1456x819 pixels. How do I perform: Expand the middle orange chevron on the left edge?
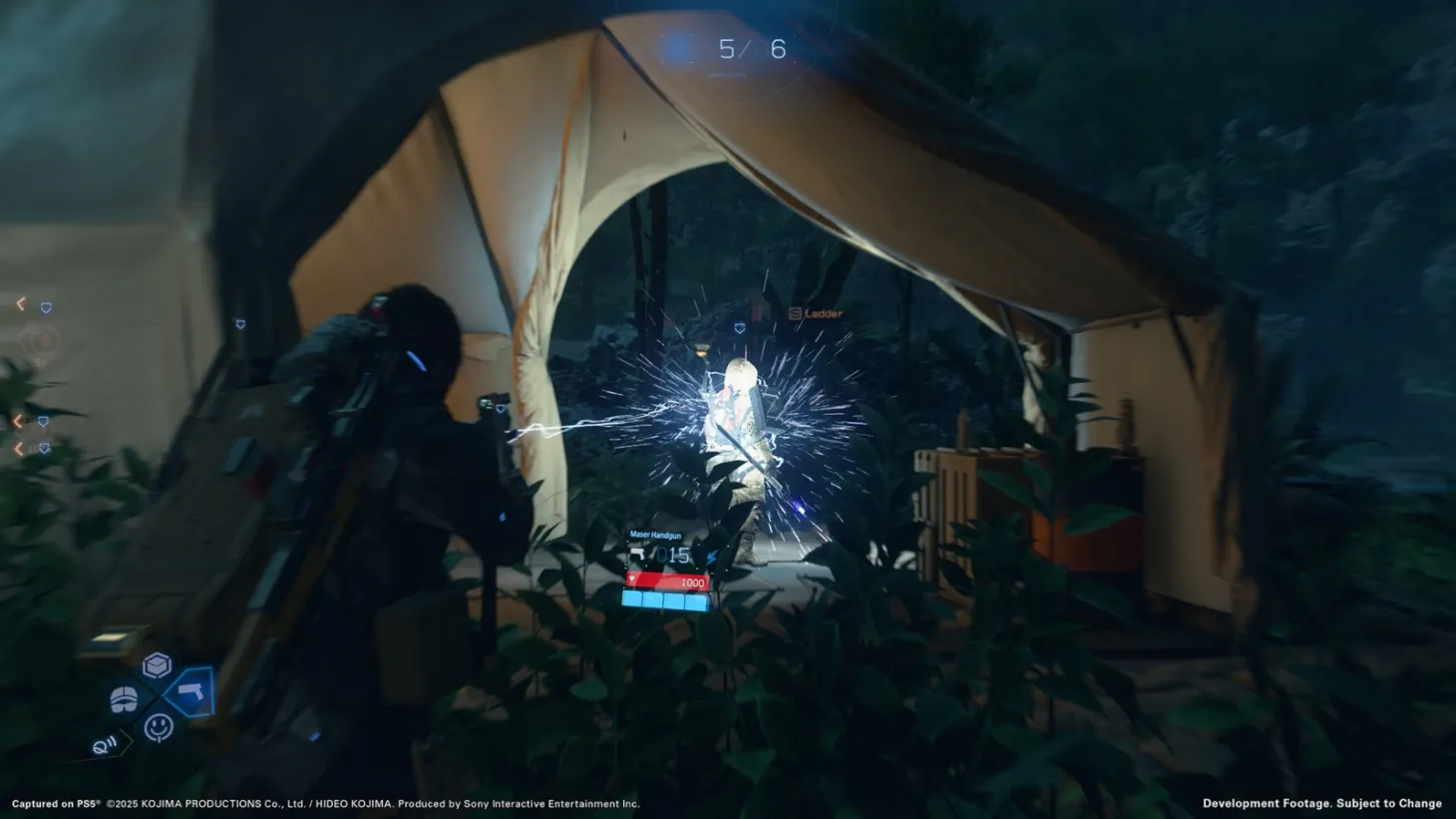18,421
